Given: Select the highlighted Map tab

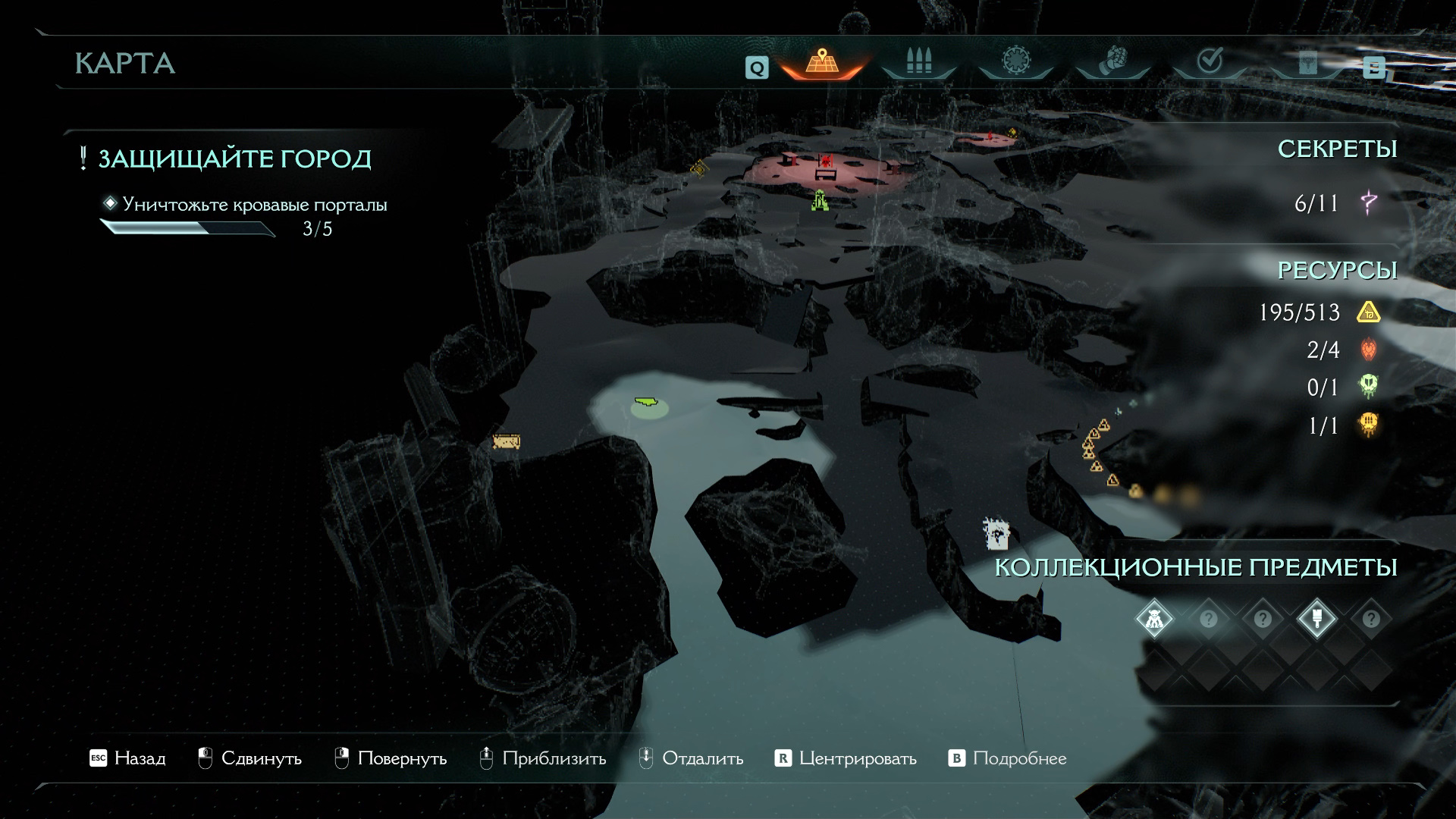Looking at the screenshot, I should pos(821,62).
